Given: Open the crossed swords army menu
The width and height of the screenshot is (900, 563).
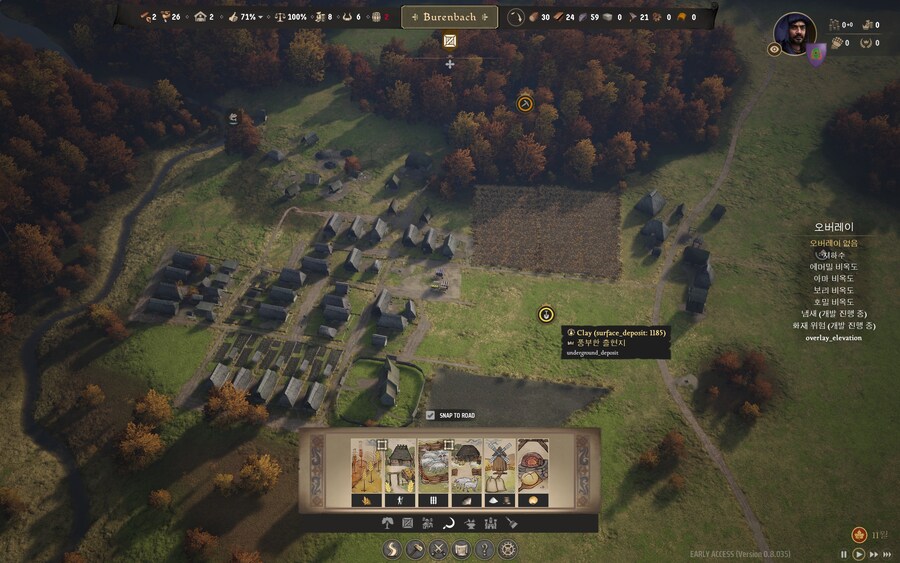Looking at the screenshot, I should tap(437, 549).
